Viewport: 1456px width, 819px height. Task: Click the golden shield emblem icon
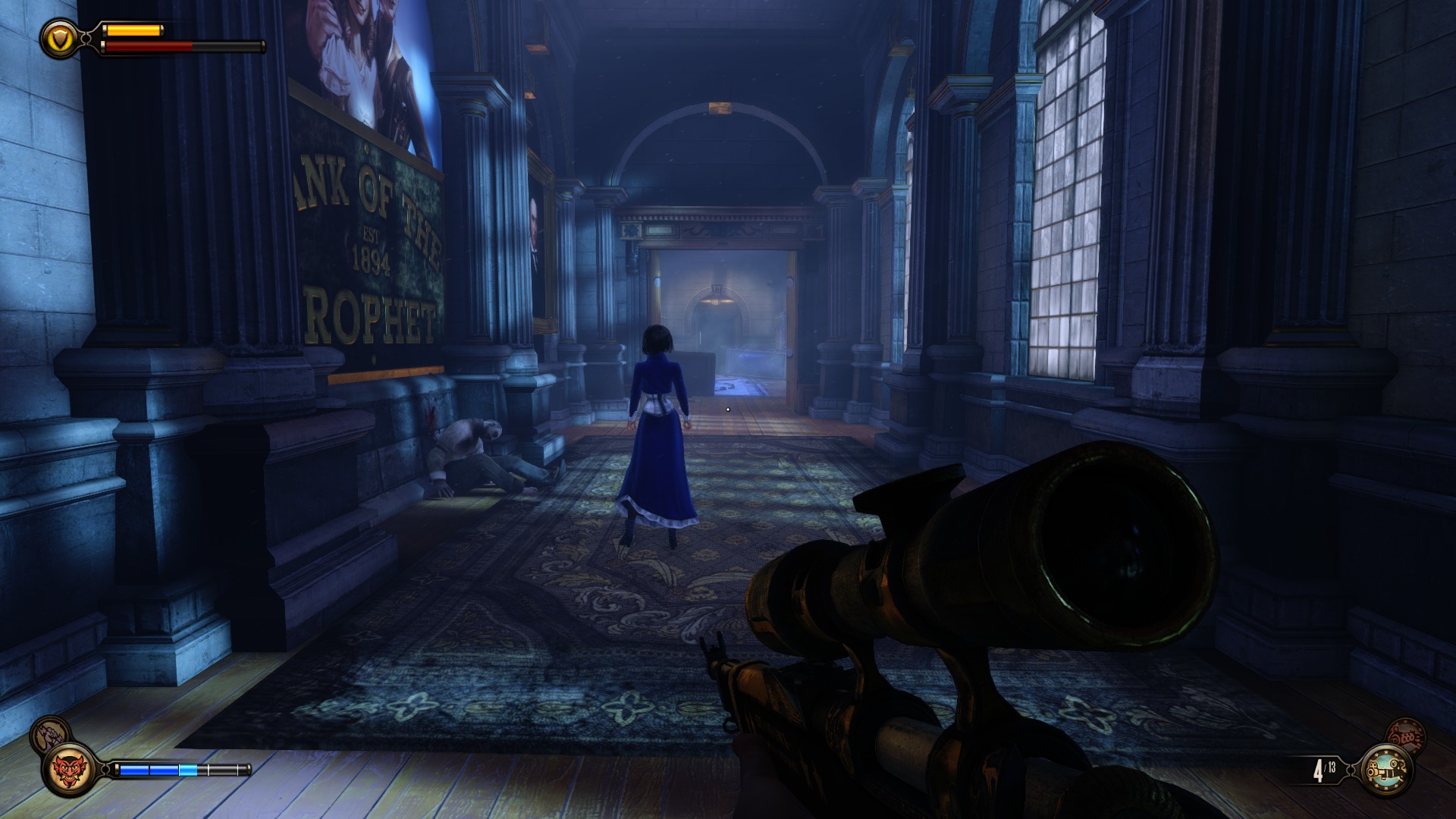[x=58, y=36]
